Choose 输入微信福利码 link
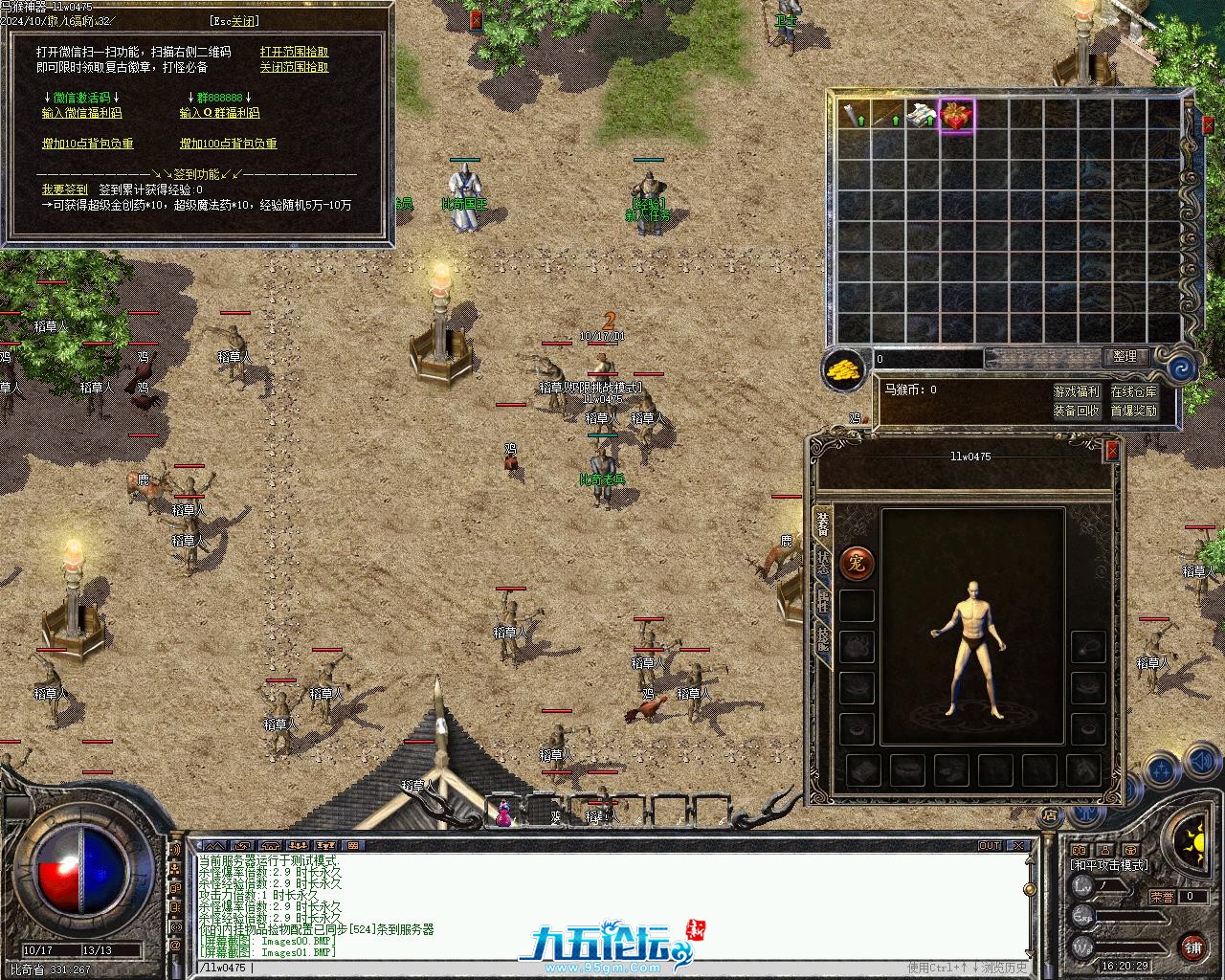The height and width of the screenshot is (980, 1225). click(81, 113)
